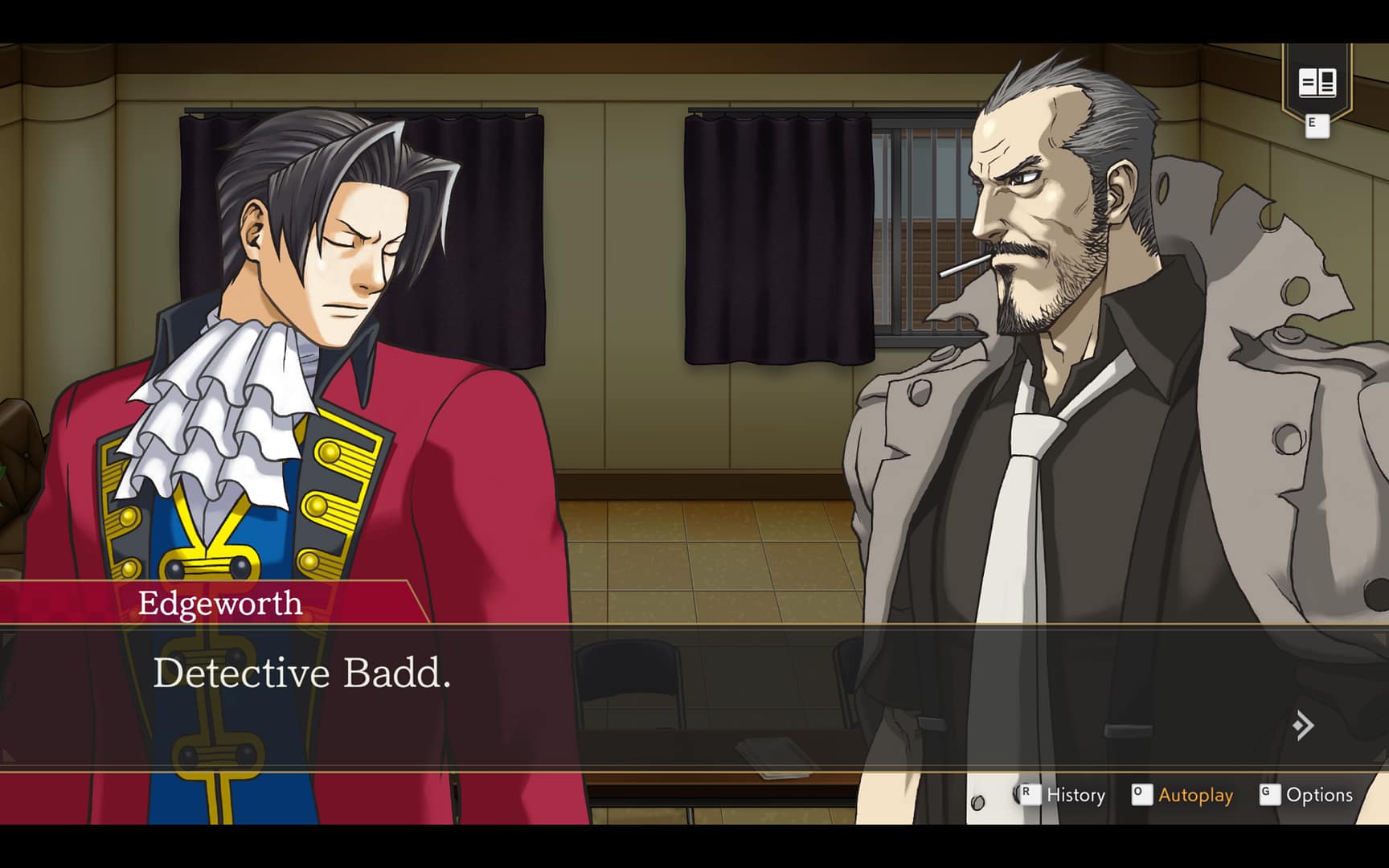The width and height of the screenshot is (1389, 868).
Task: Open the History dialogue log
Action: tap(1075, 795)
